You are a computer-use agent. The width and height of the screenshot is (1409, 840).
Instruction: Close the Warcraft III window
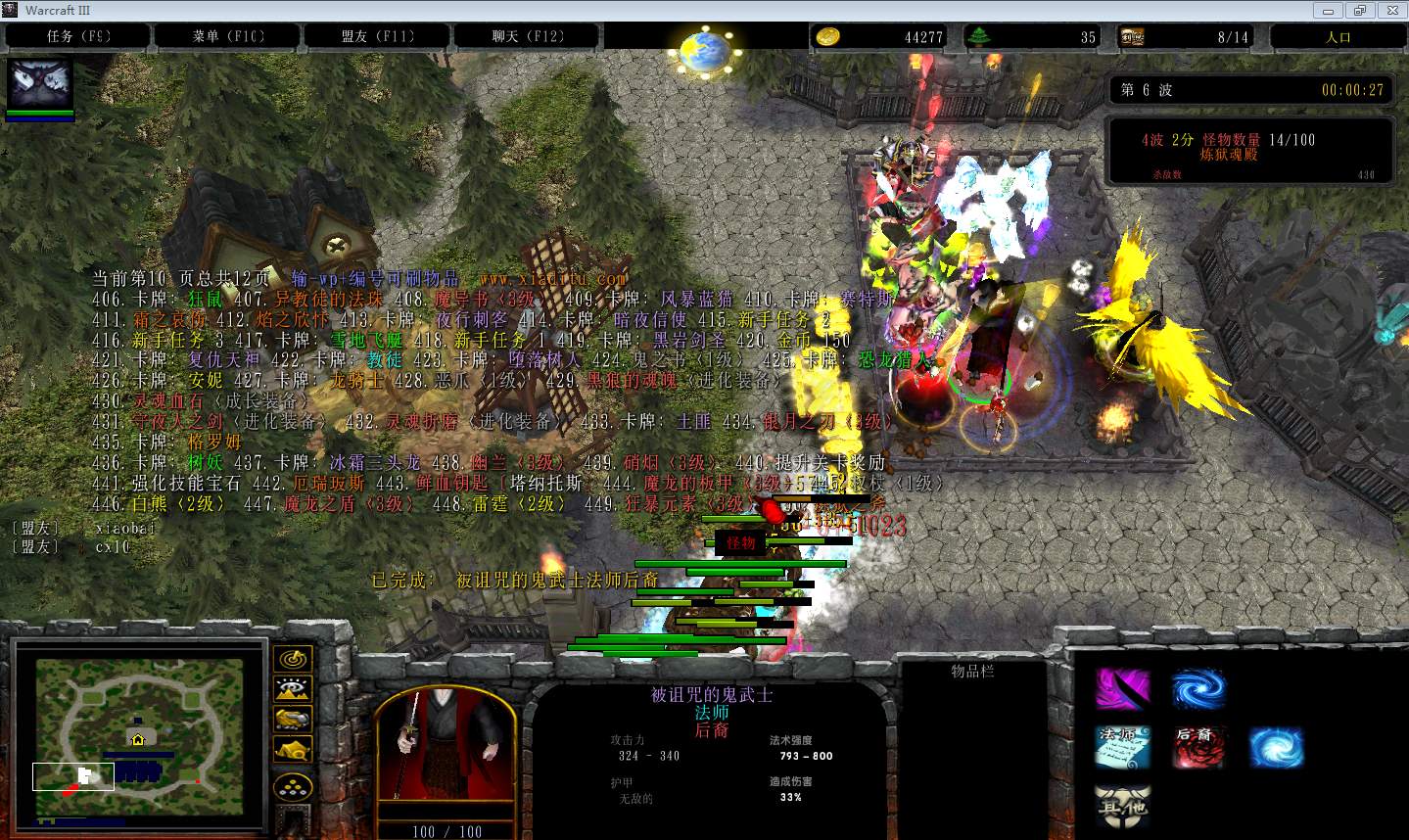click(1389, 10)
